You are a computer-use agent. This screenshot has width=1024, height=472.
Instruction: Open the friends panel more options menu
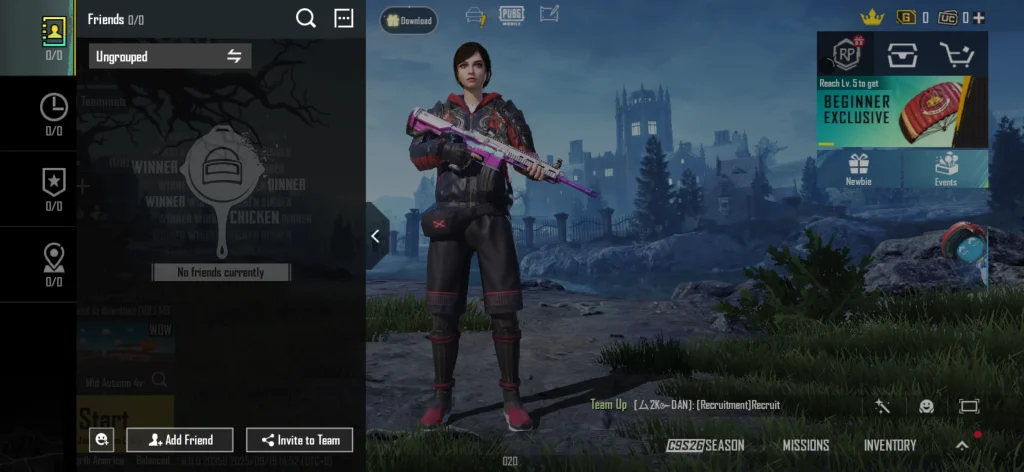point(343,18)
